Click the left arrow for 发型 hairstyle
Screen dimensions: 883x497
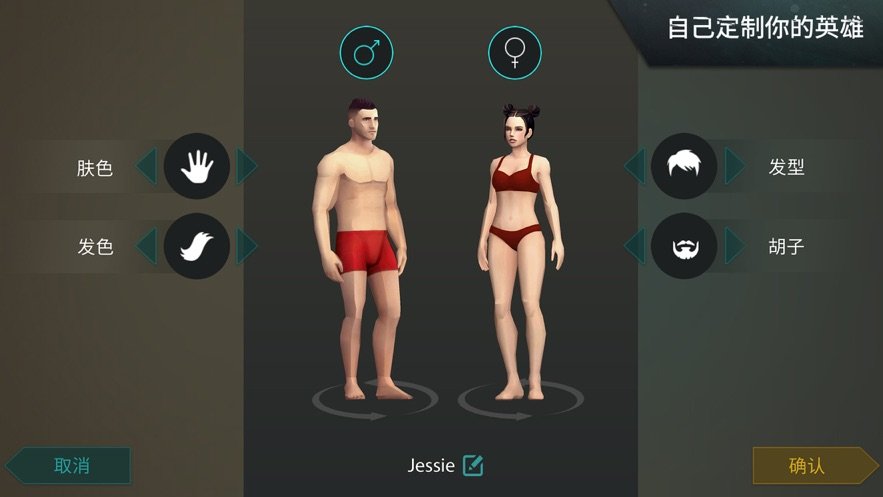[x=634, y=166]
